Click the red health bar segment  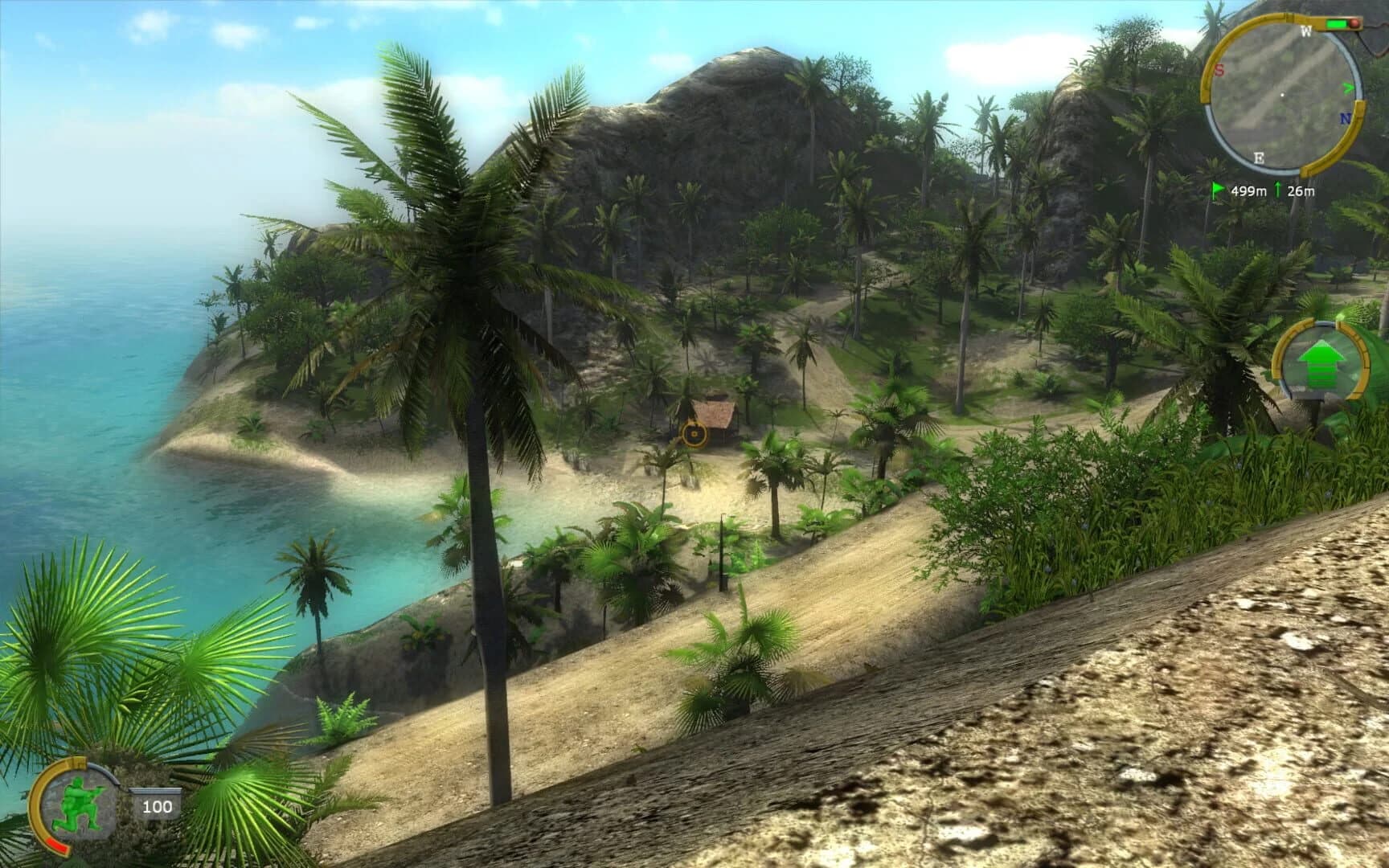(x=57, y=845)
